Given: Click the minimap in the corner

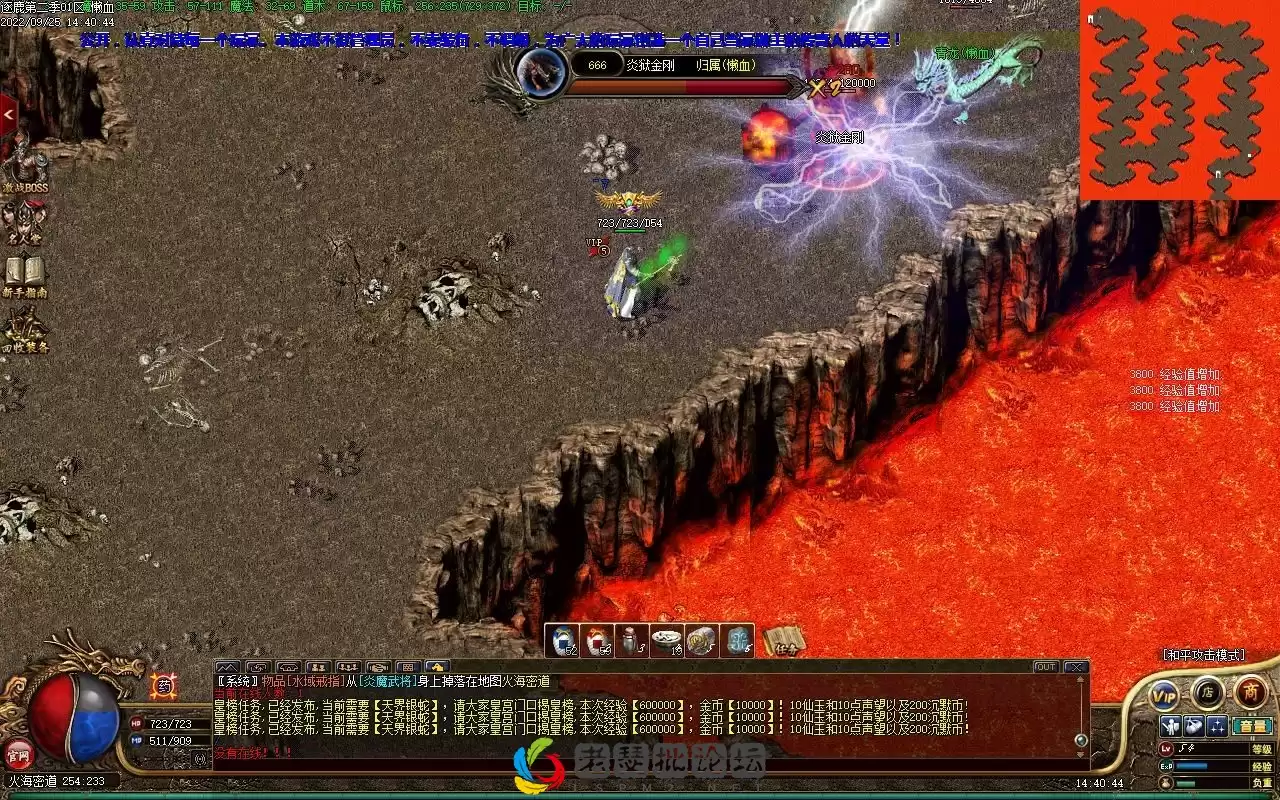Looking at the screenshot, I should [1178, 100].
